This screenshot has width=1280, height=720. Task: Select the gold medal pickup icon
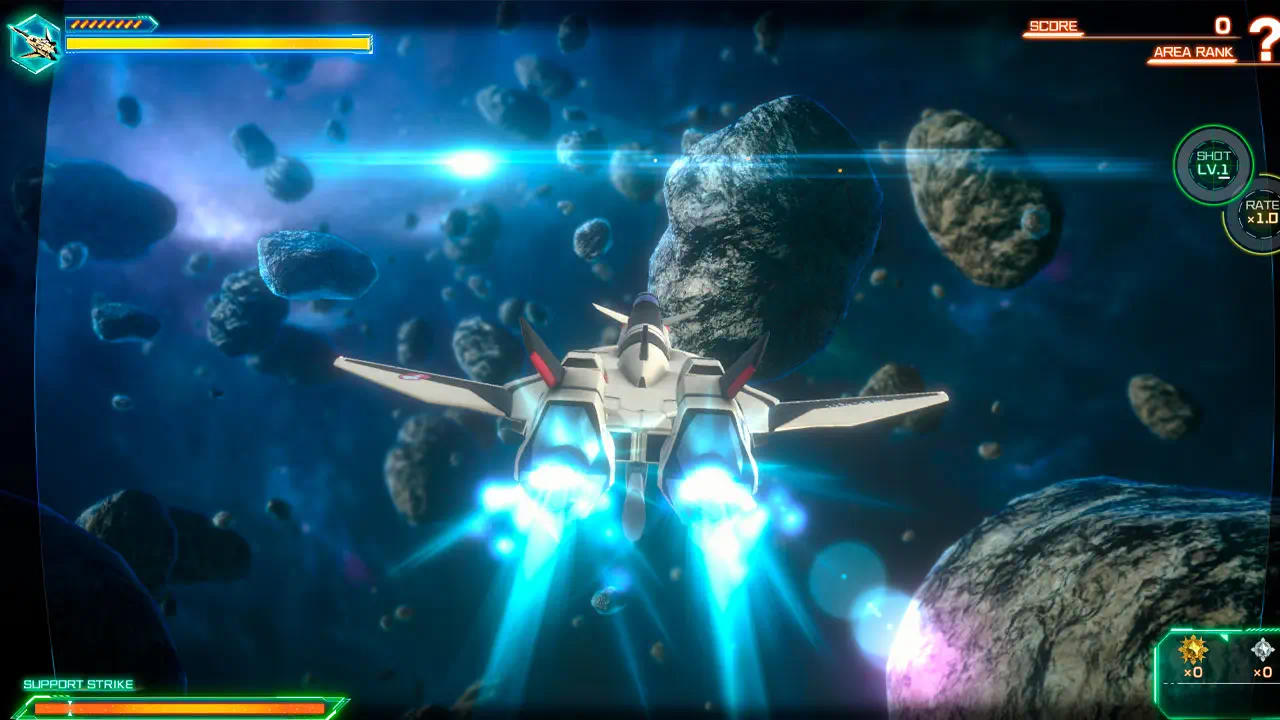[x=1193, y=650]
